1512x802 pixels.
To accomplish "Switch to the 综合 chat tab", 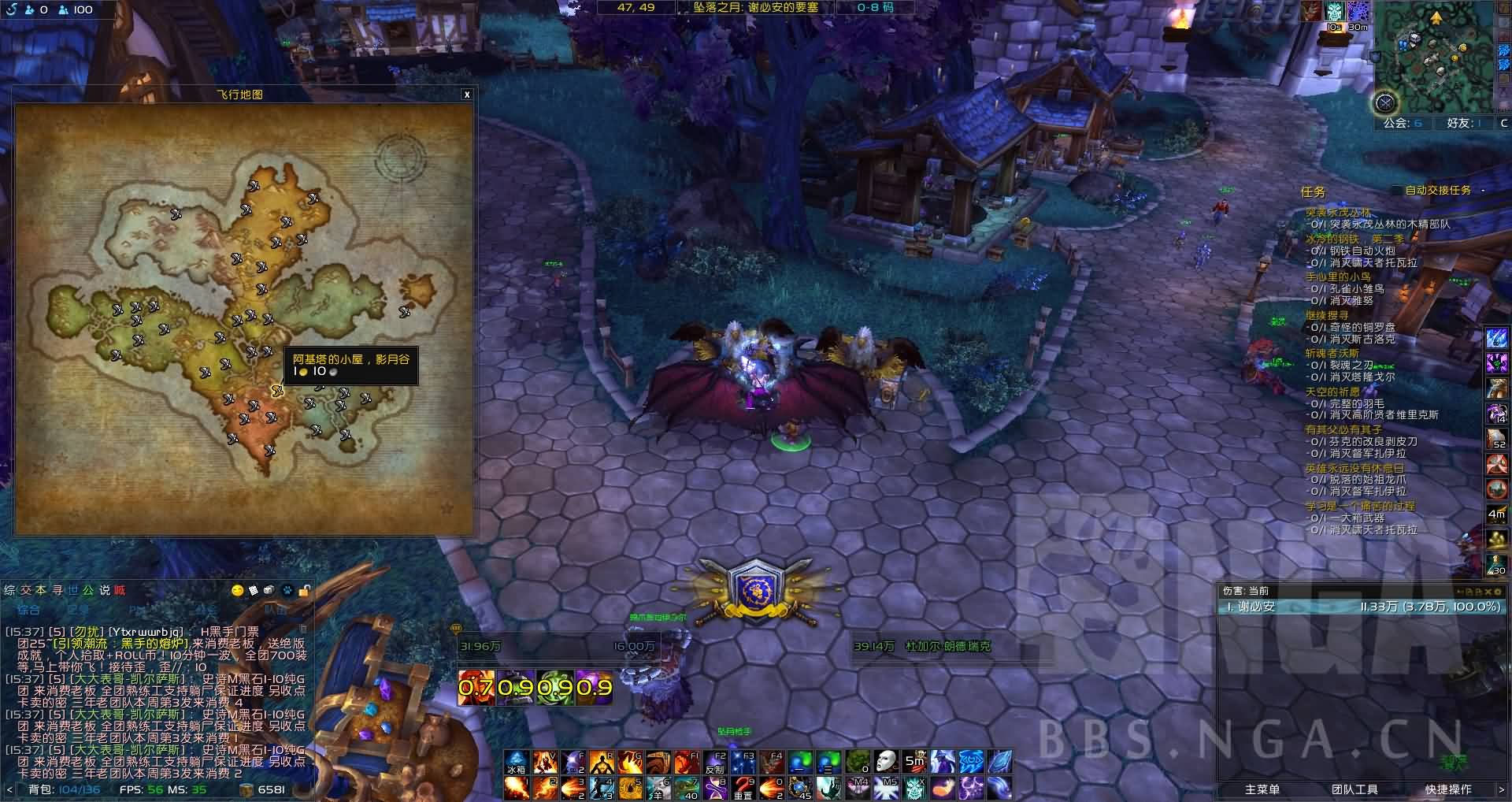I will 28,609.
